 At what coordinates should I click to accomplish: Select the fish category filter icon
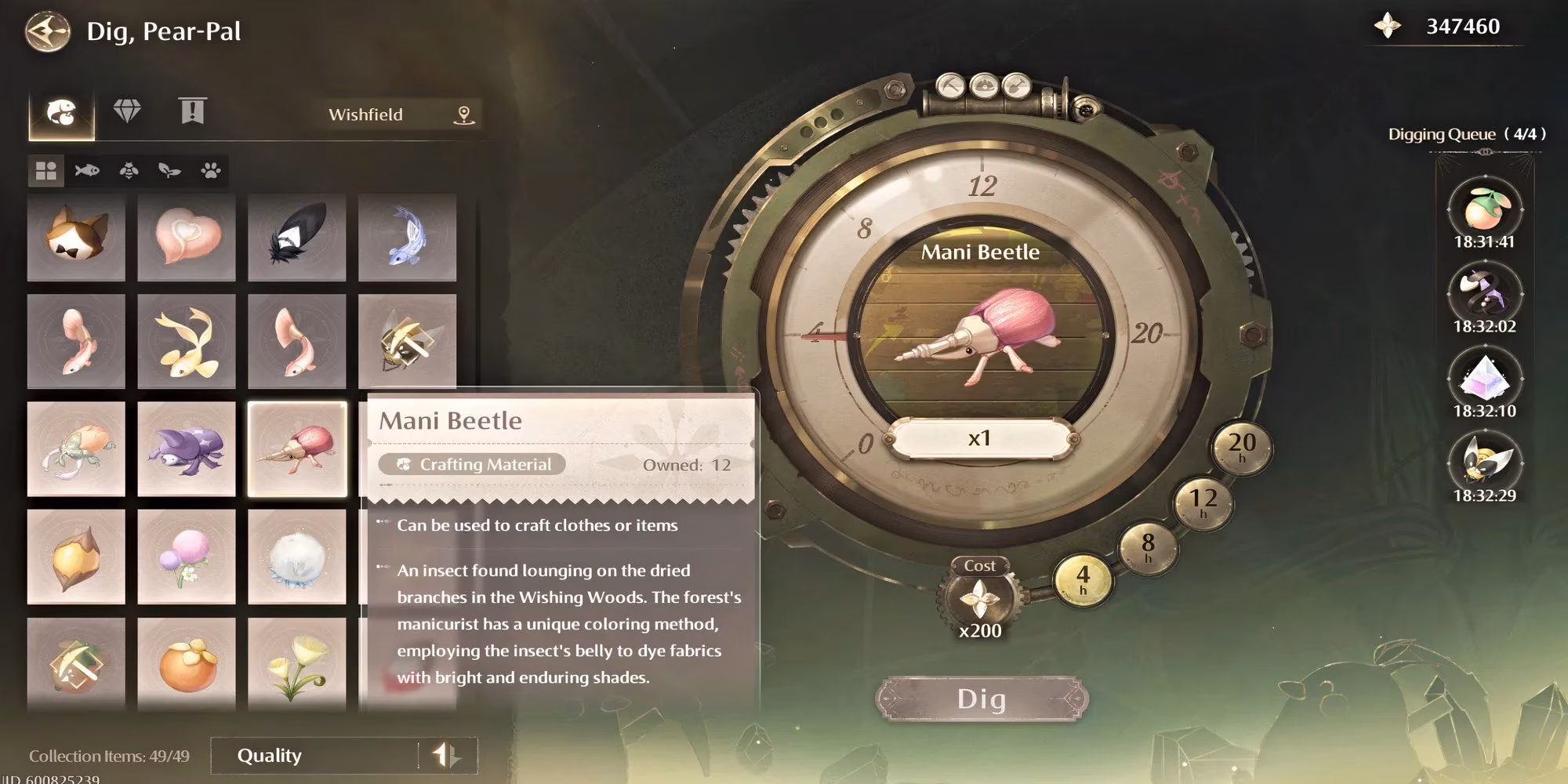87,169
